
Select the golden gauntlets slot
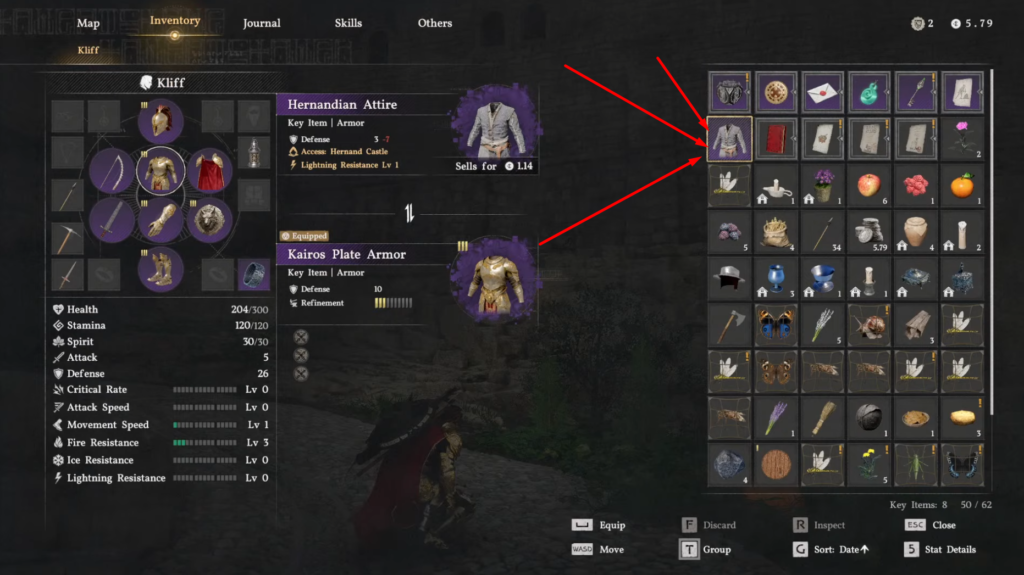[160, 220]
